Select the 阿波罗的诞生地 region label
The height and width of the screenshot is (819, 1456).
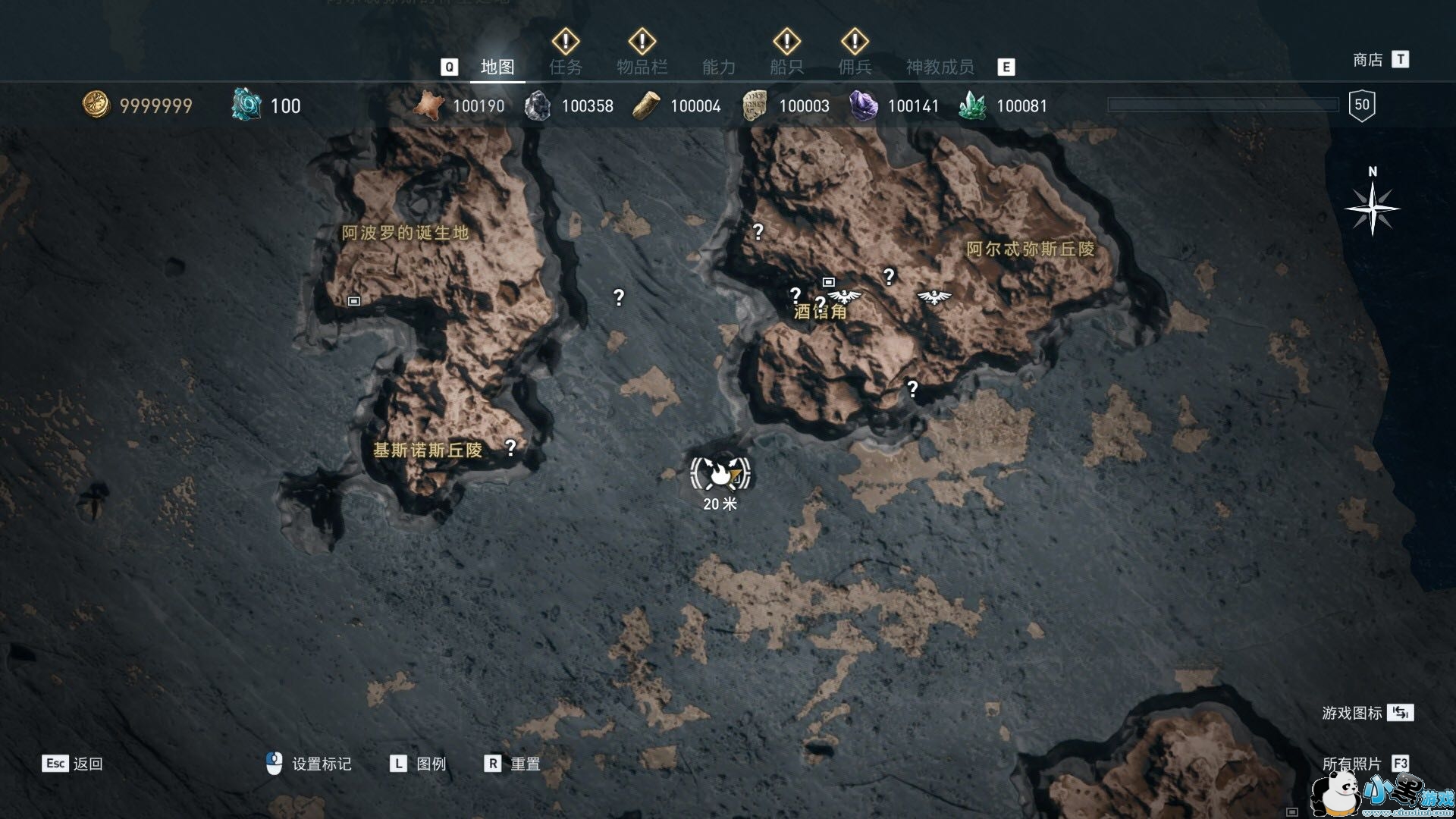[405, 233]
